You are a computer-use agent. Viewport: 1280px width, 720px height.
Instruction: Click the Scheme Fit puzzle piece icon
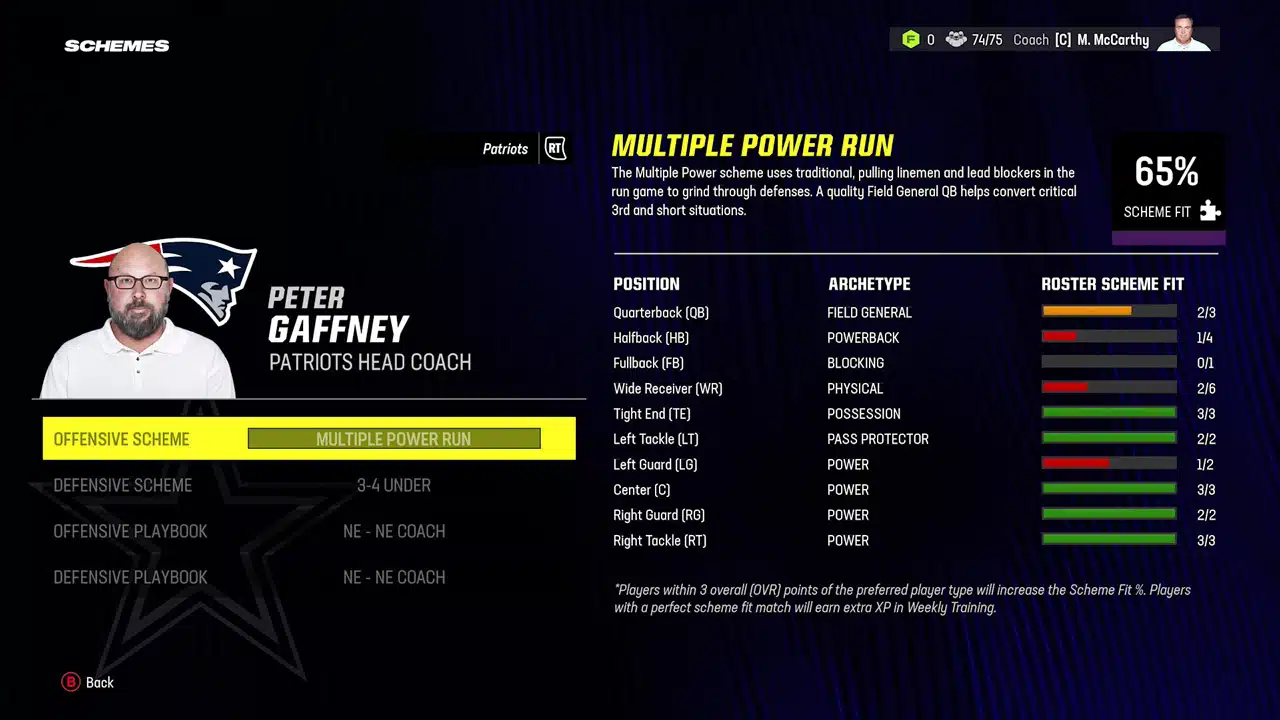point(1210,211)
